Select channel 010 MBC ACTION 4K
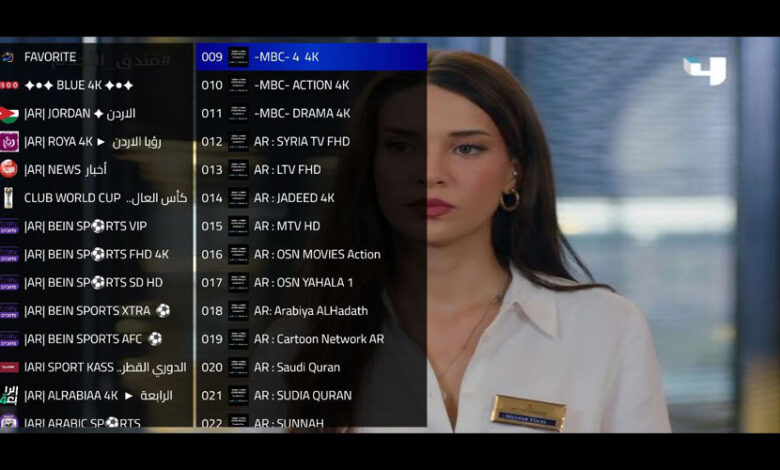 click(310, 85)
